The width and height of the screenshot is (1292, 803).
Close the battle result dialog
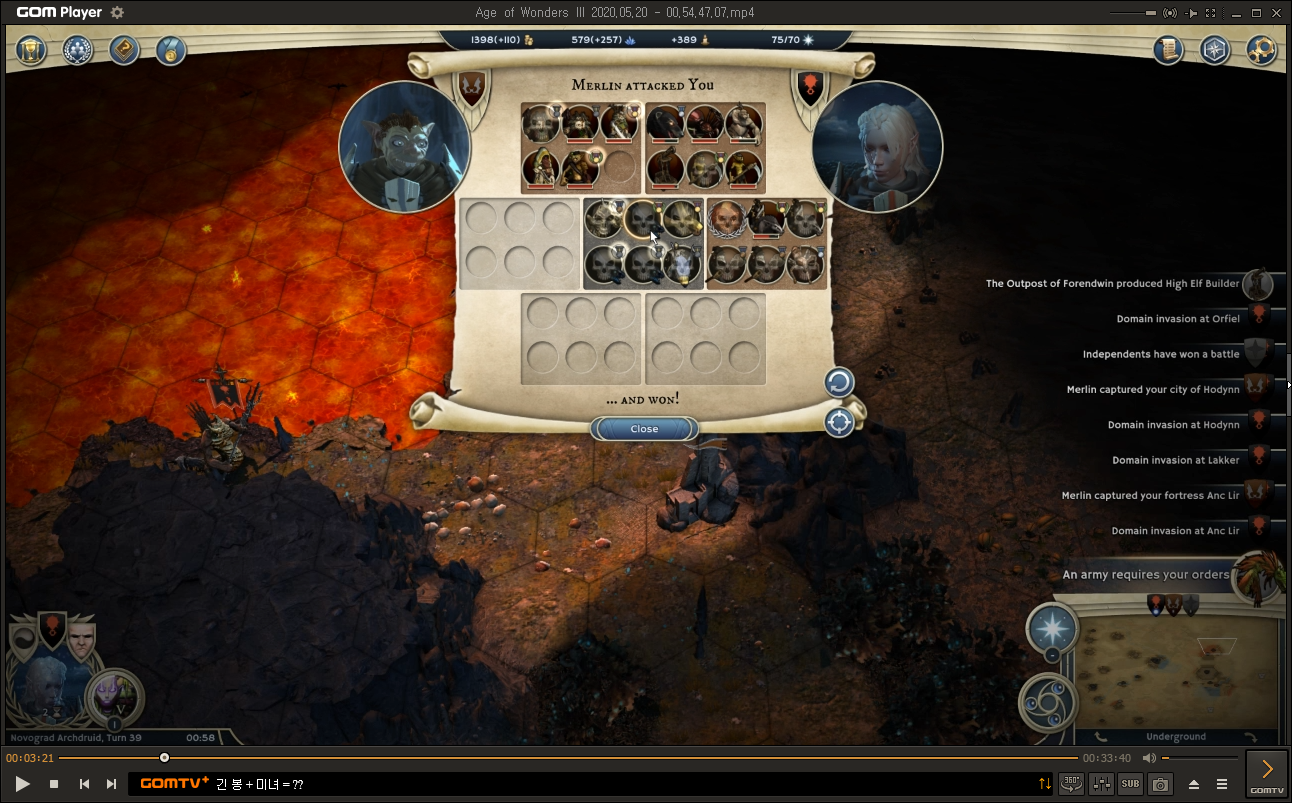[x=644, y=429]
